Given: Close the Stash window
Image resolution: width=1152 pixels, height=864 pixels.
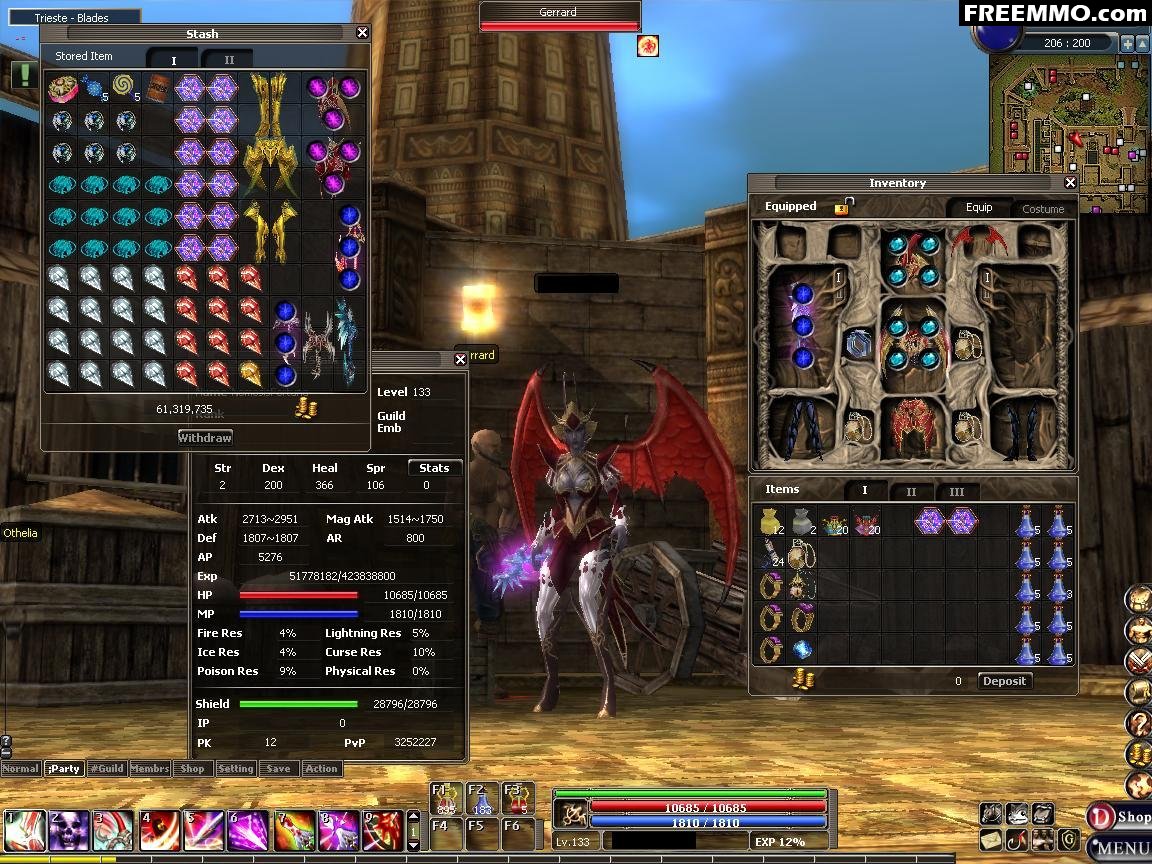Looking at the screenshot, I should coord(362,33).
